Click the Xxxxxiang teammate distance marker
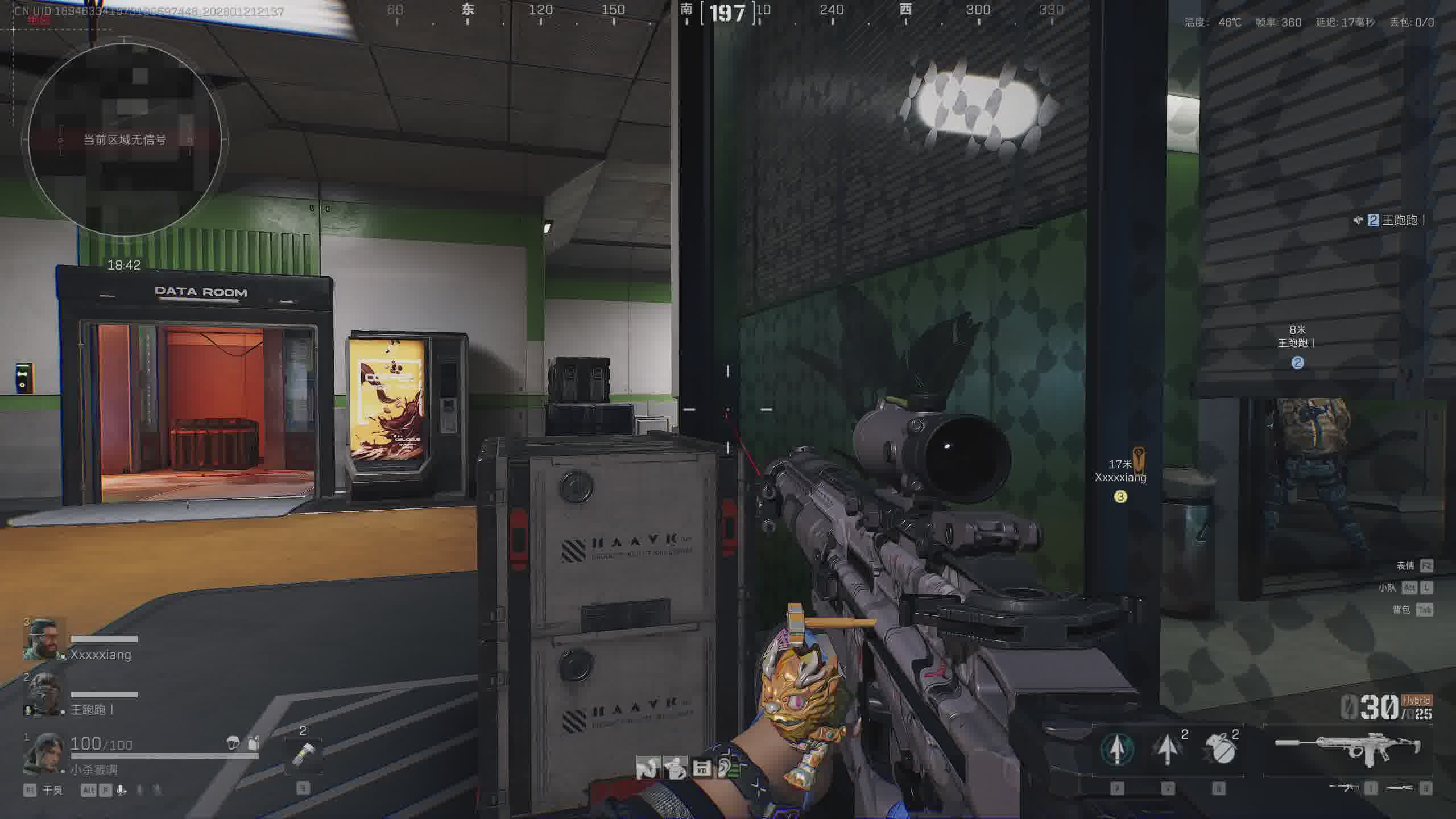The height and width of the screenshot is (819, 1456). pyautogui.click(x=1120, y=497)
